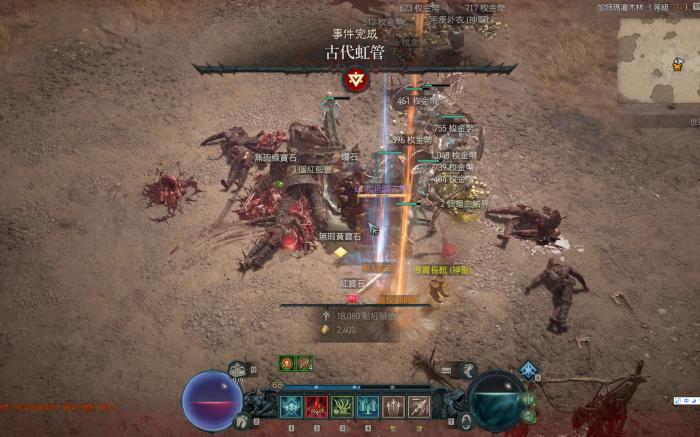The width and height of the screenshot is (700, 437).
Task: Select the single-arrow skill icon
Action: 419,406
